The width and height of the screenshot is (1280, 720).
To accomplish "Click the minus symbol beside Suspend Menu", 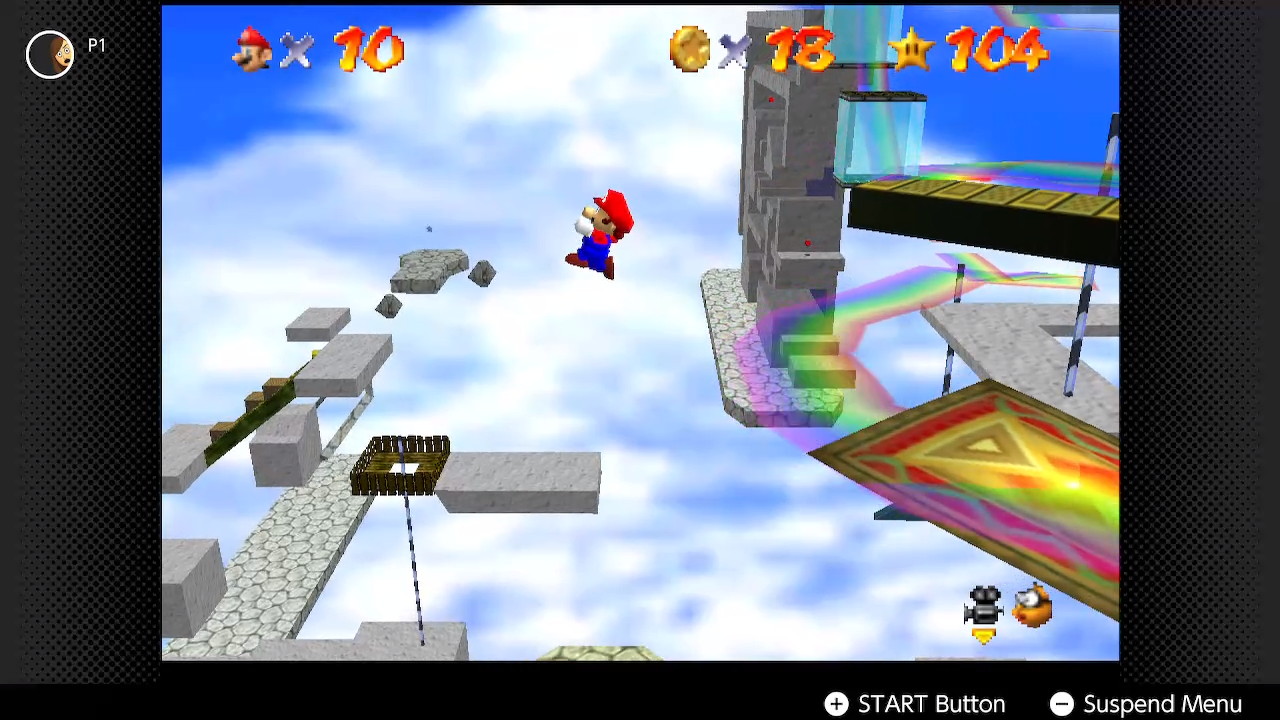I will (1062, 704).
